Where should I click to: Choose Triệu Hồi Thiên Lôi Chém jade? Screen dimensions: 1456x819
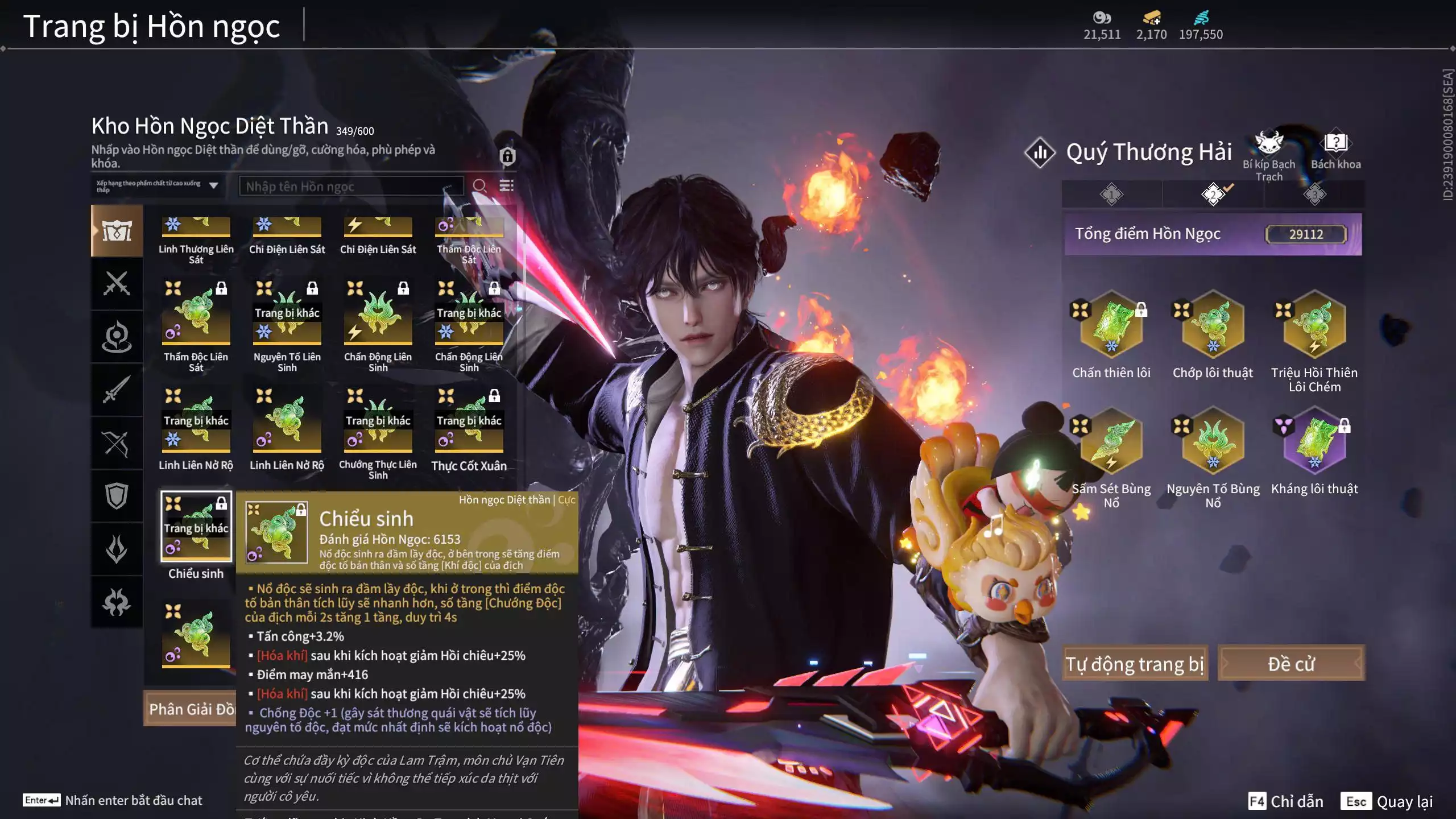[1314, 325]
